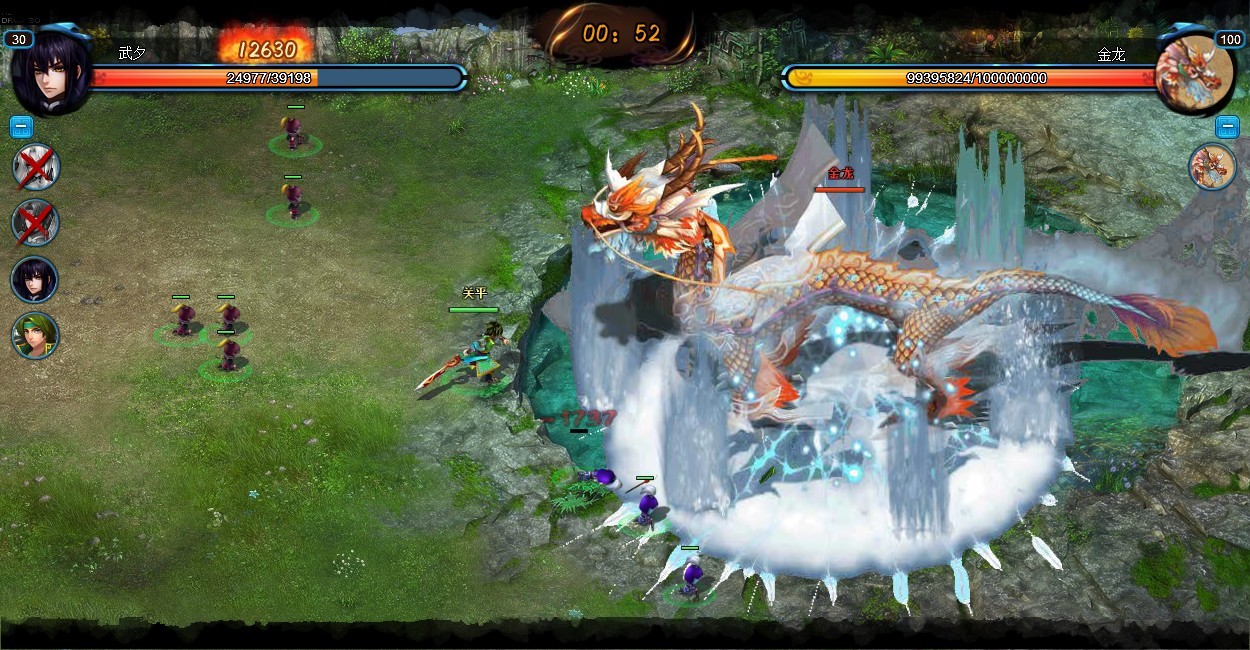The image size is (1250, 650).
Task: Click the large 武夕 hero portrait
Action: tap(50, 72)
